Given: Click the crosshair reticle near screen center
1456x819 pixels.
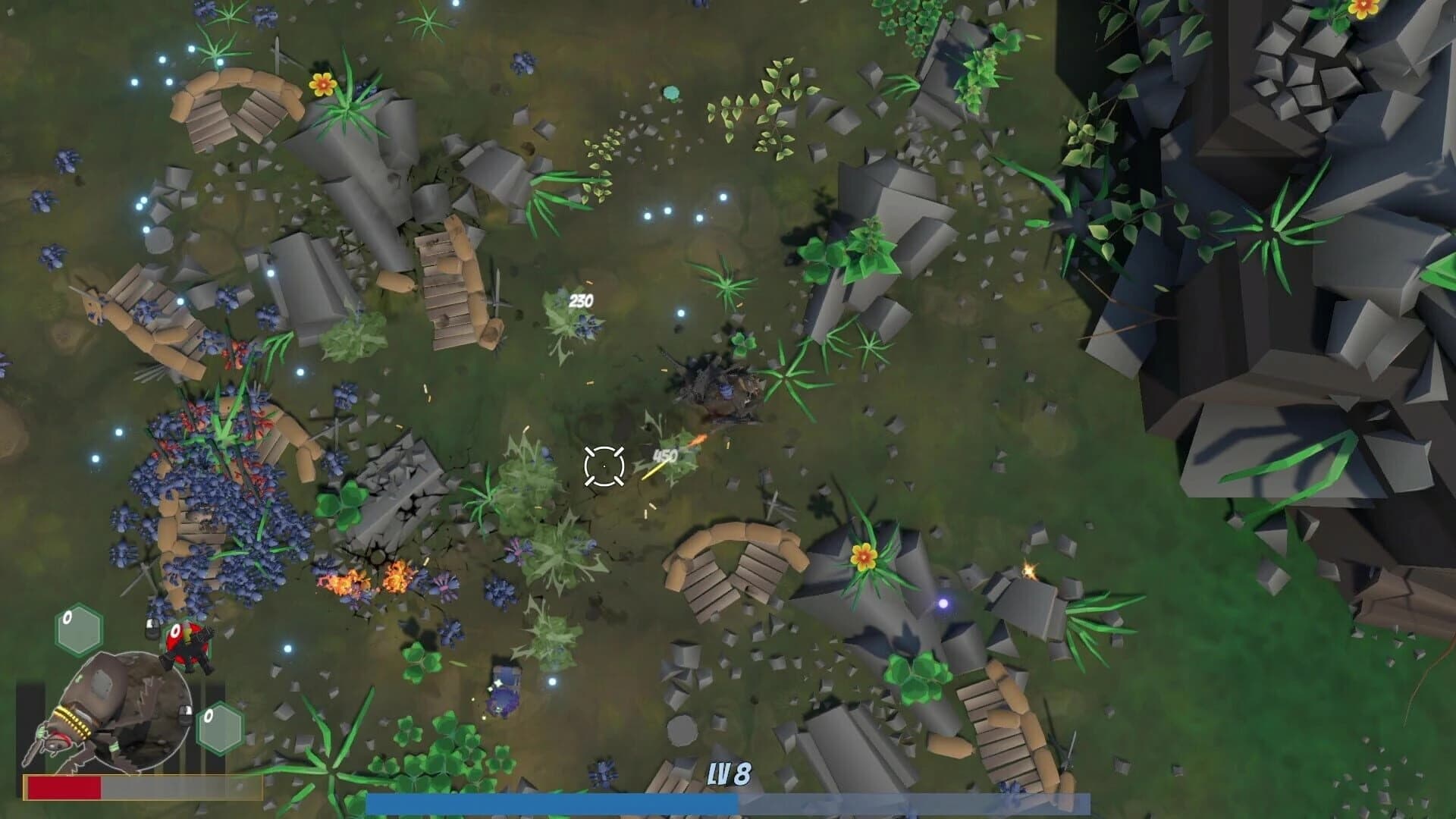Looking at the screenshot, I should coord(603,466).
